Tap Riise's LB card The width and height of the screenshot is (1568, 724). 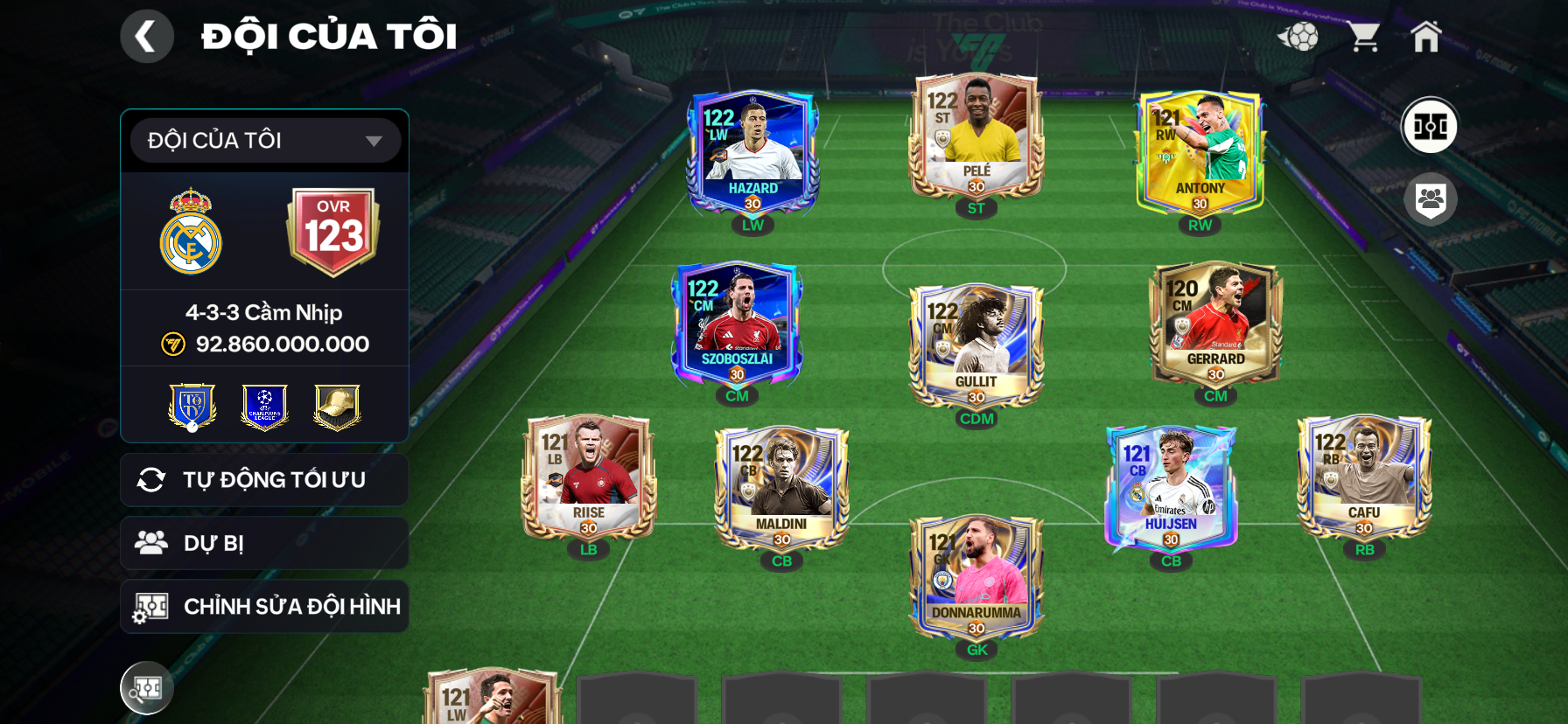coord(589,478)
